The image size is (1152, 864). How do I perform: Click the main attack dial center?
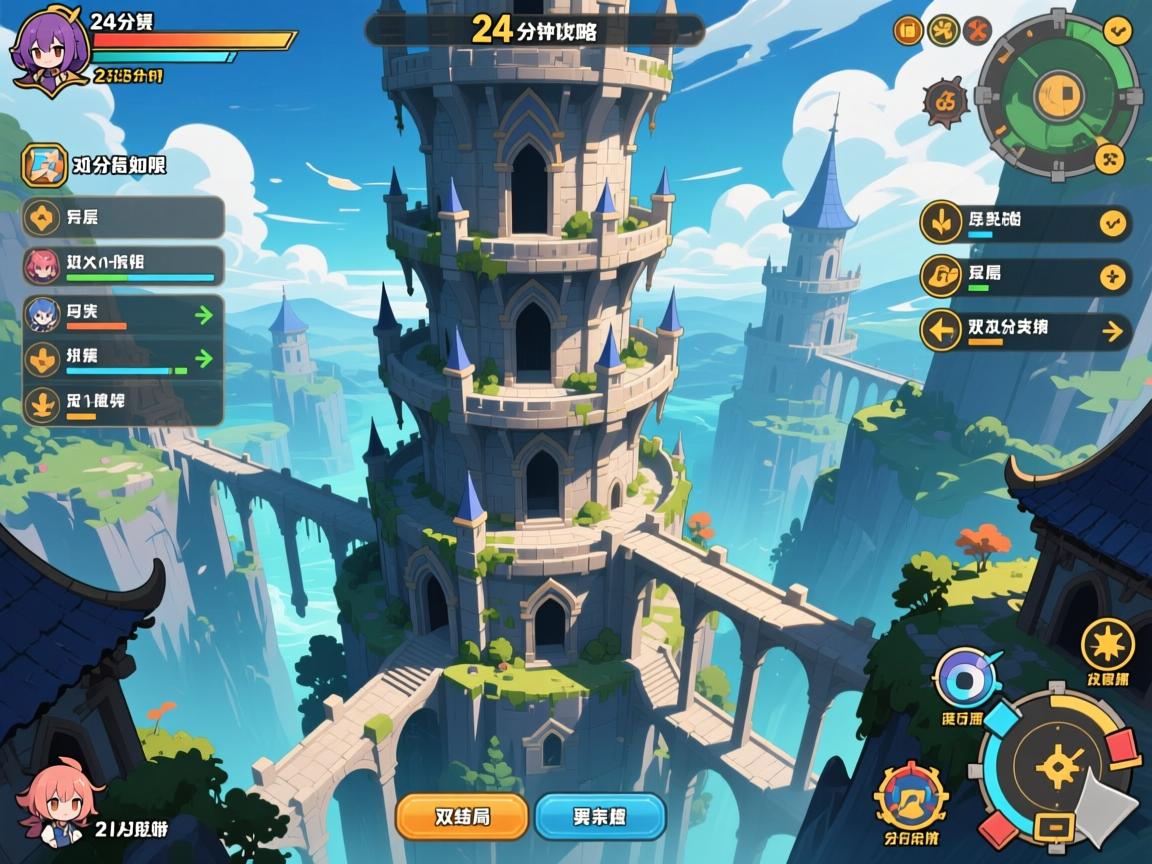[x=1058, y=767]
